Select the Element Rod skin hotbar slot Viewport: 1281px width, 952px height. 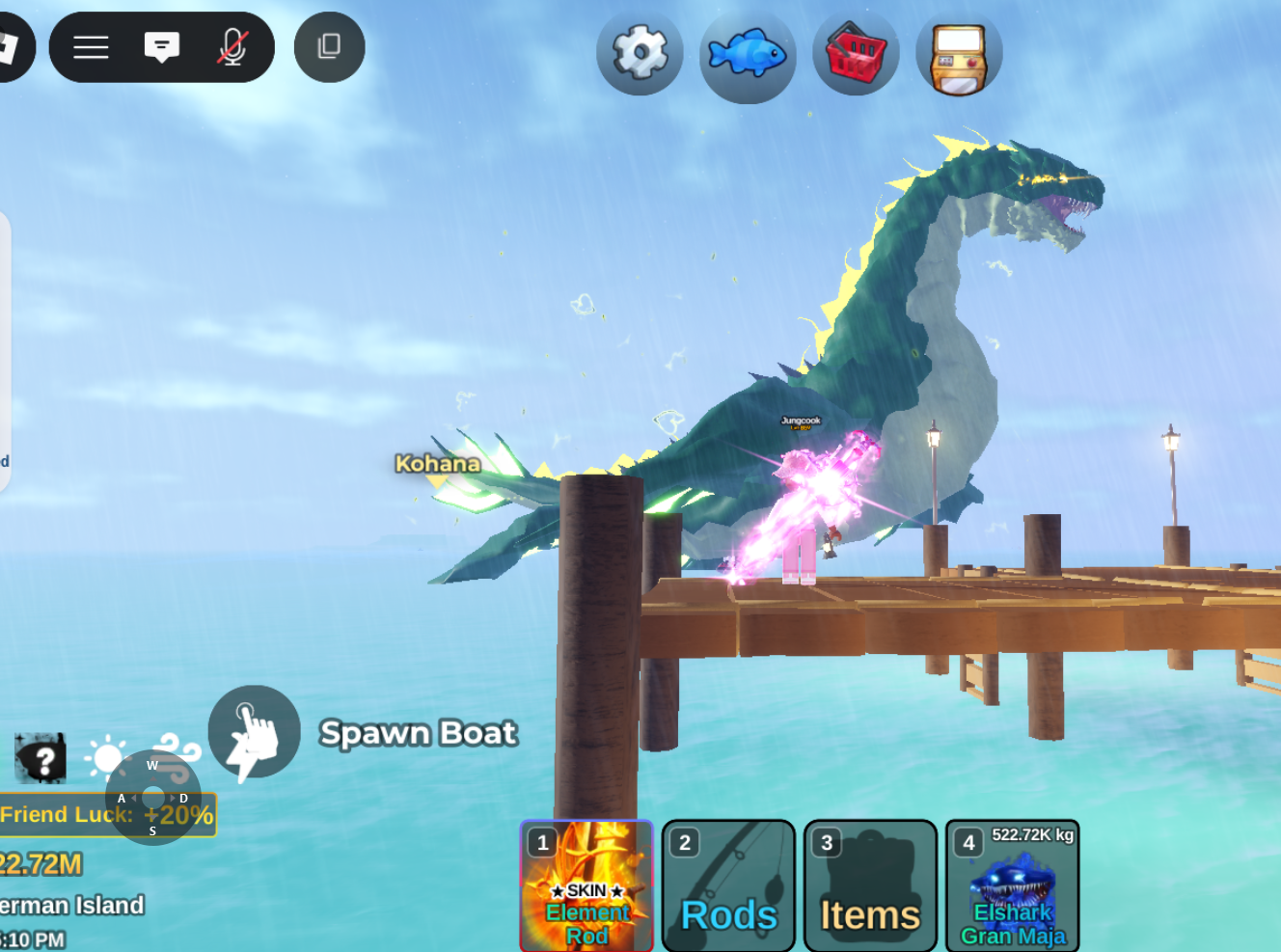pyautogui.click(x=586, y=885)
